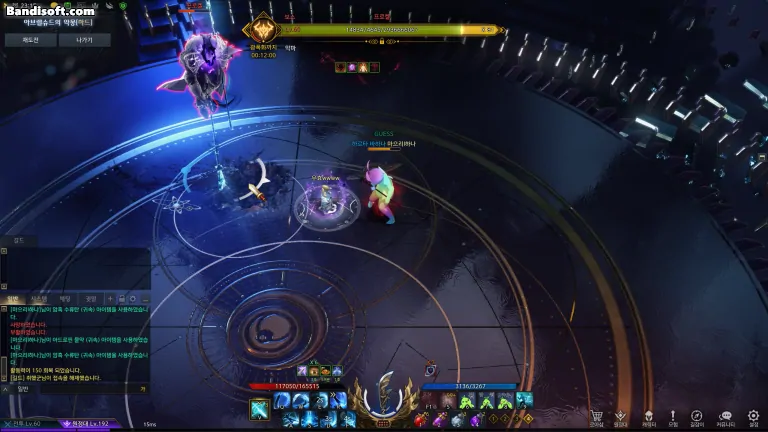Open the settings gear menu
Viewport: 768px width, 432px height.
tap(753, 415)
